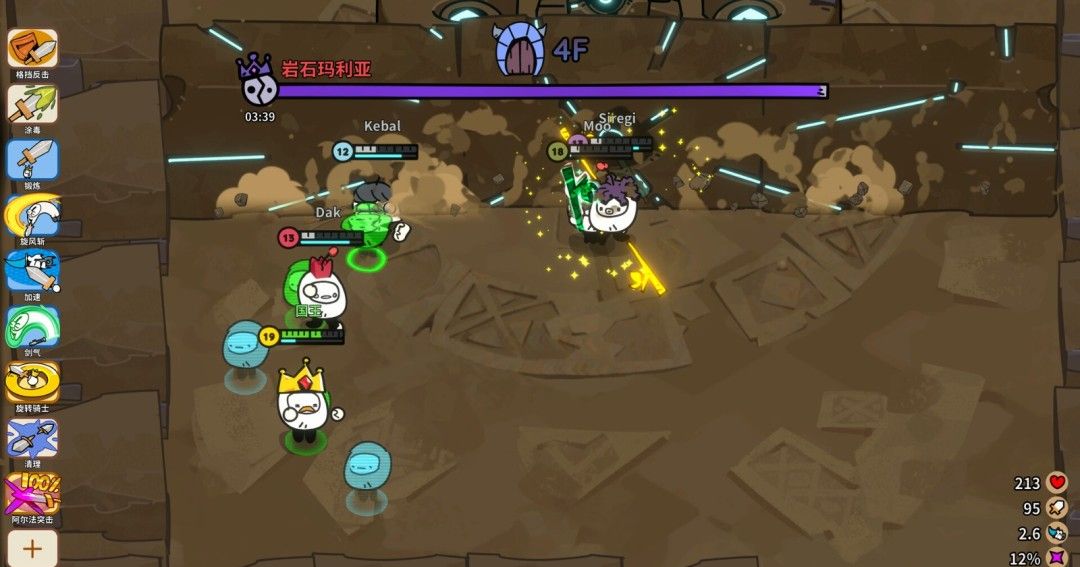Viewport: 1080px width, 567px height.
Task: Choose the 旋转骑士 spinning knight skill
Action: click(33, 382)
